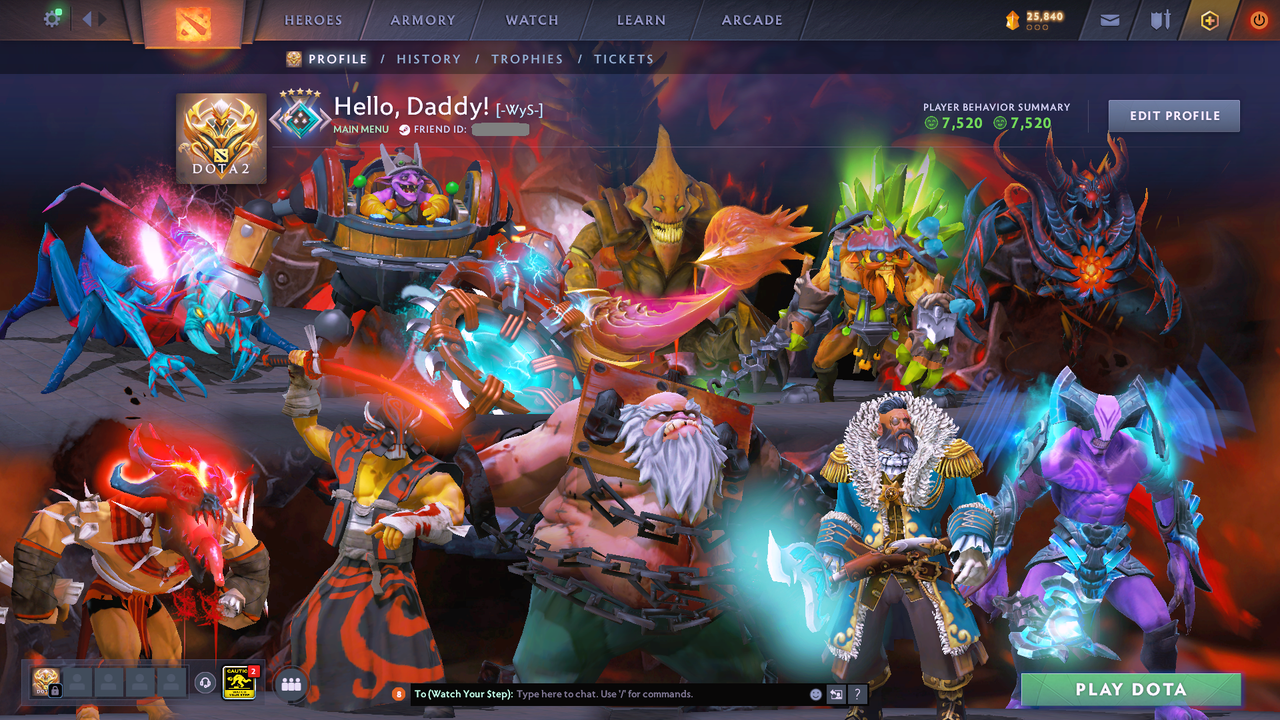Toggle the party slot lock icon
Image resolution: width=1280 pixels, height=720 pixels.
(x=54, y=689)
